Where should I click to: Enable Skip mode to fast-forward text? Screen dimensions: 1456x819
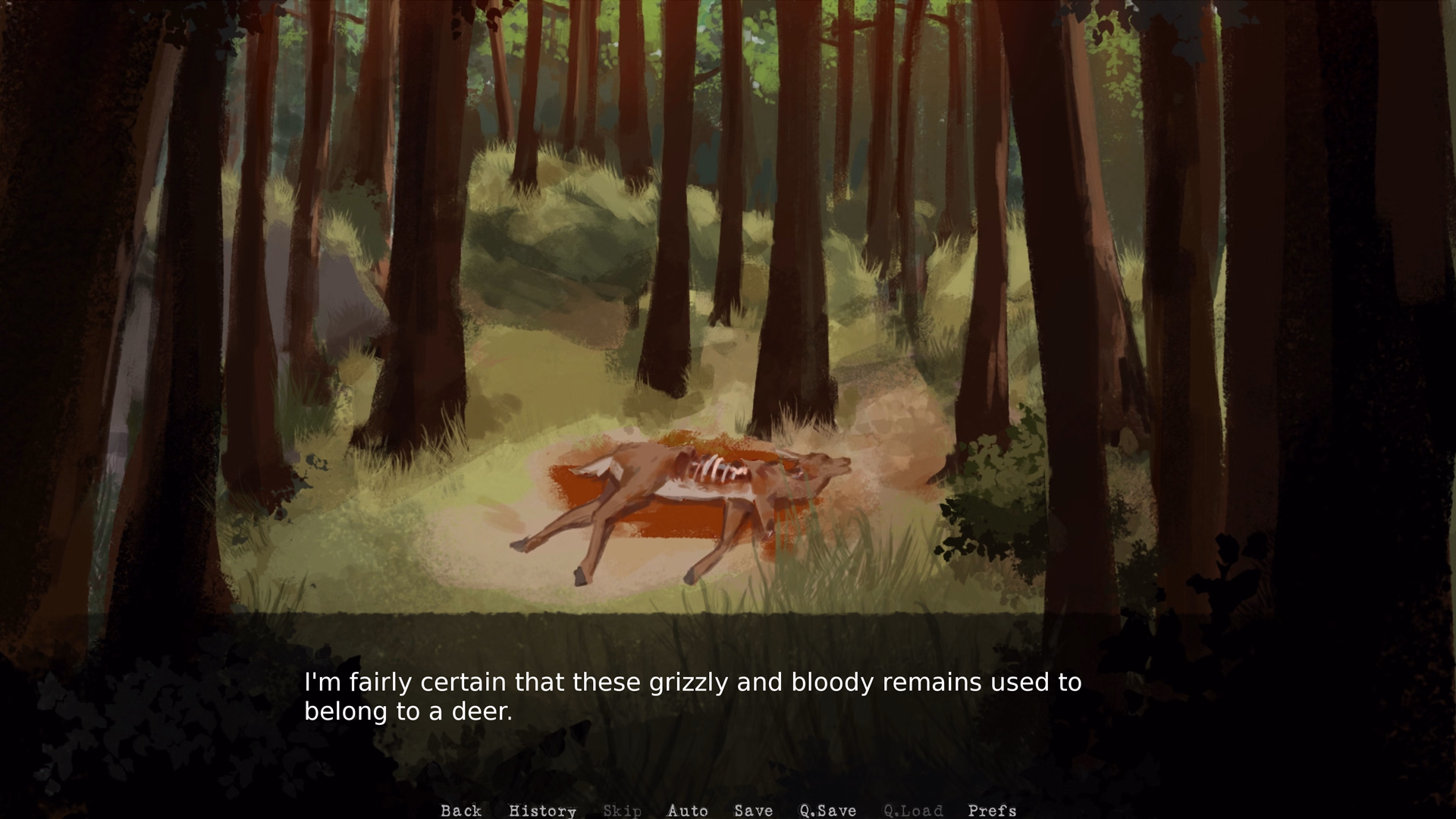click(x=622, y=811)
